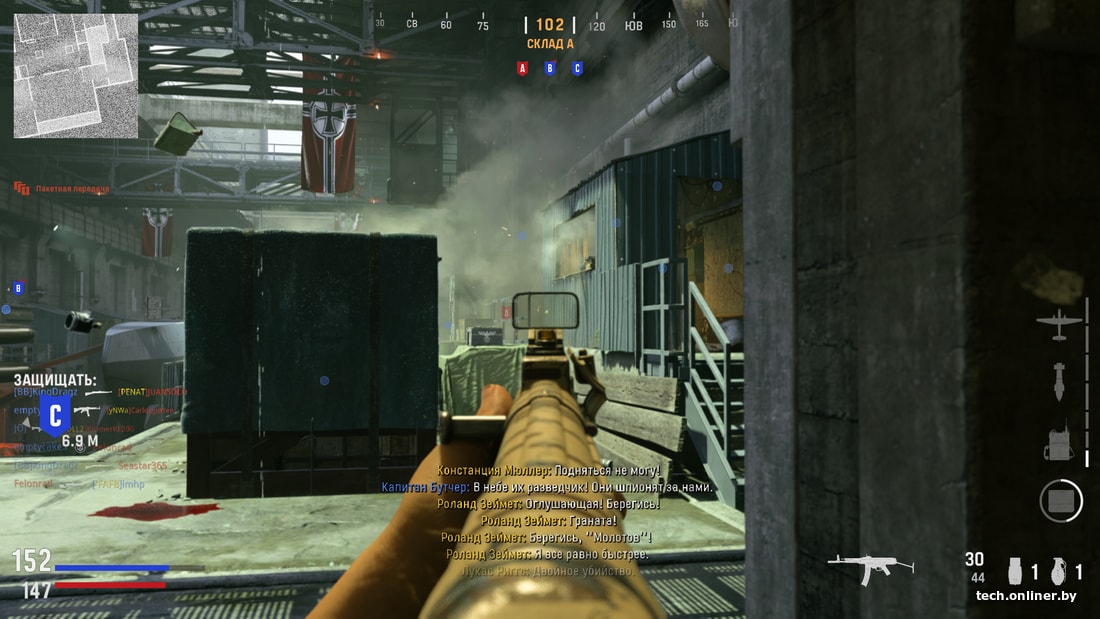This screenshot has height=619, width=1100.
Task: Activate the bomb killstreak icon
Action: click(x=1060, y=381)
